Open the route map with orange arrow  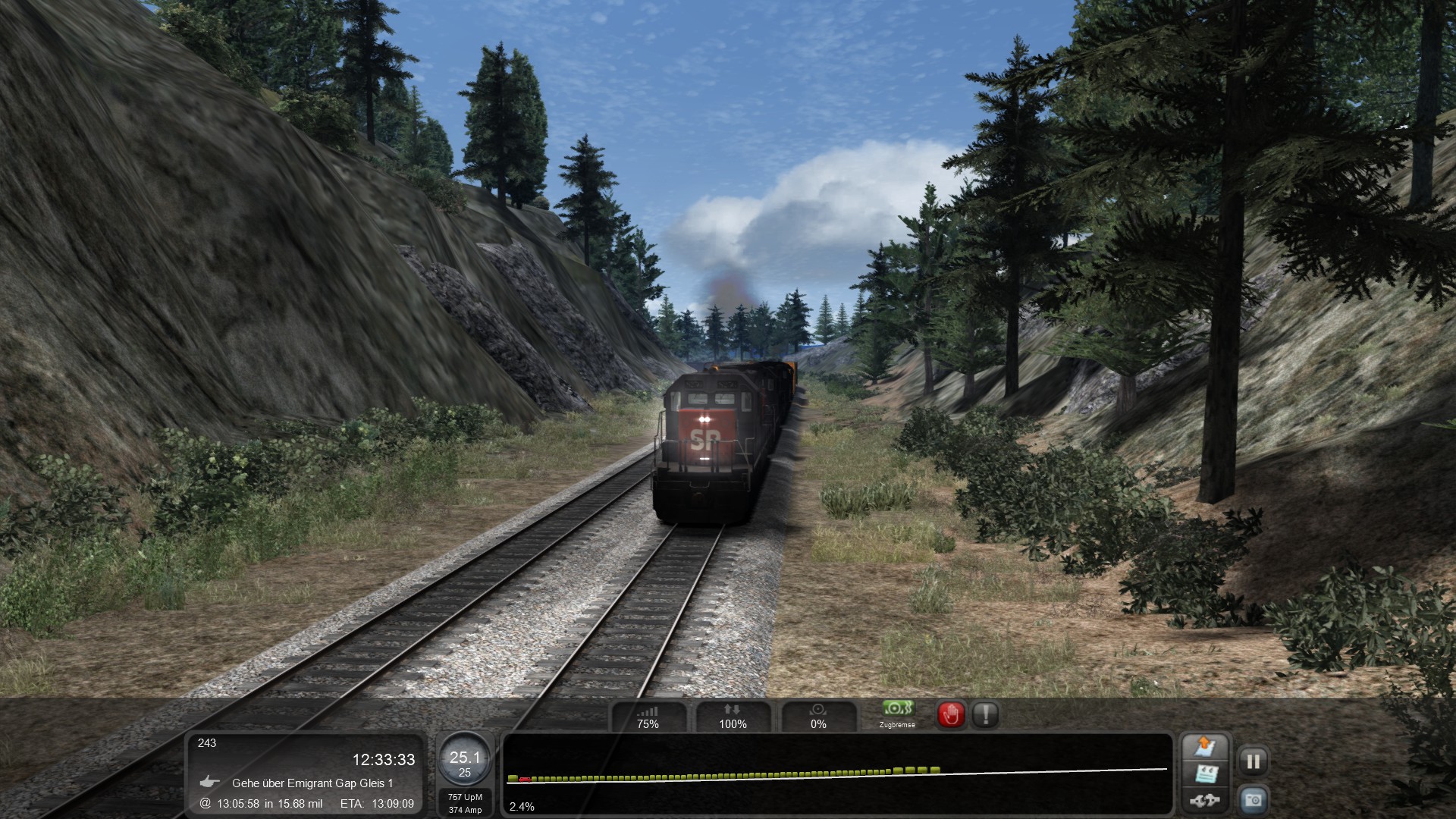1205,747
